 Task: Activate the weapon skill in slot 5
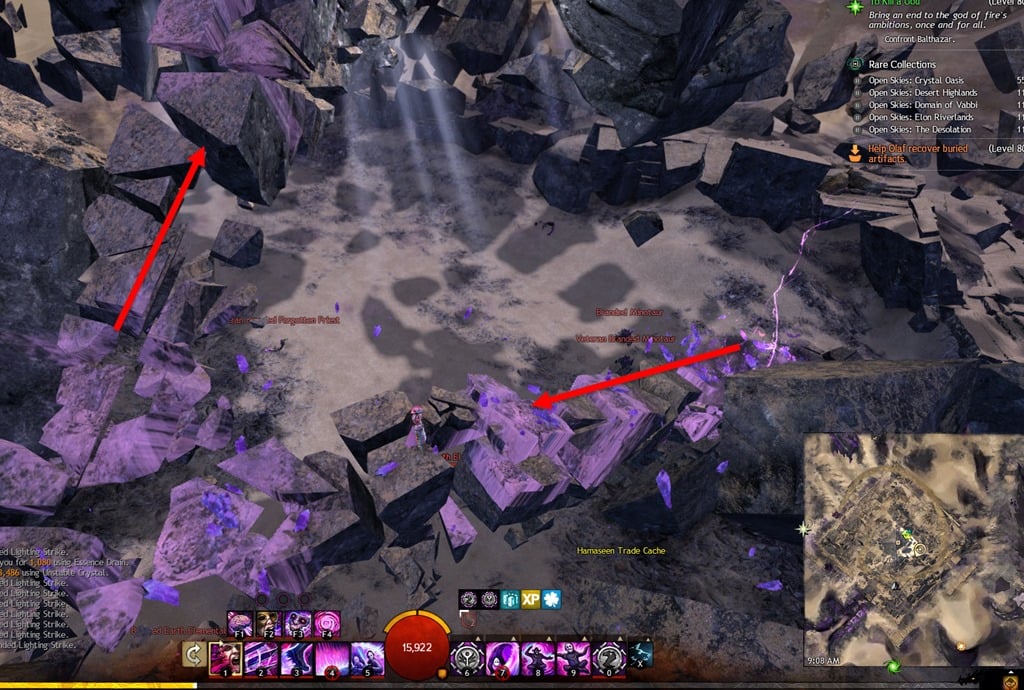point(368,658)
